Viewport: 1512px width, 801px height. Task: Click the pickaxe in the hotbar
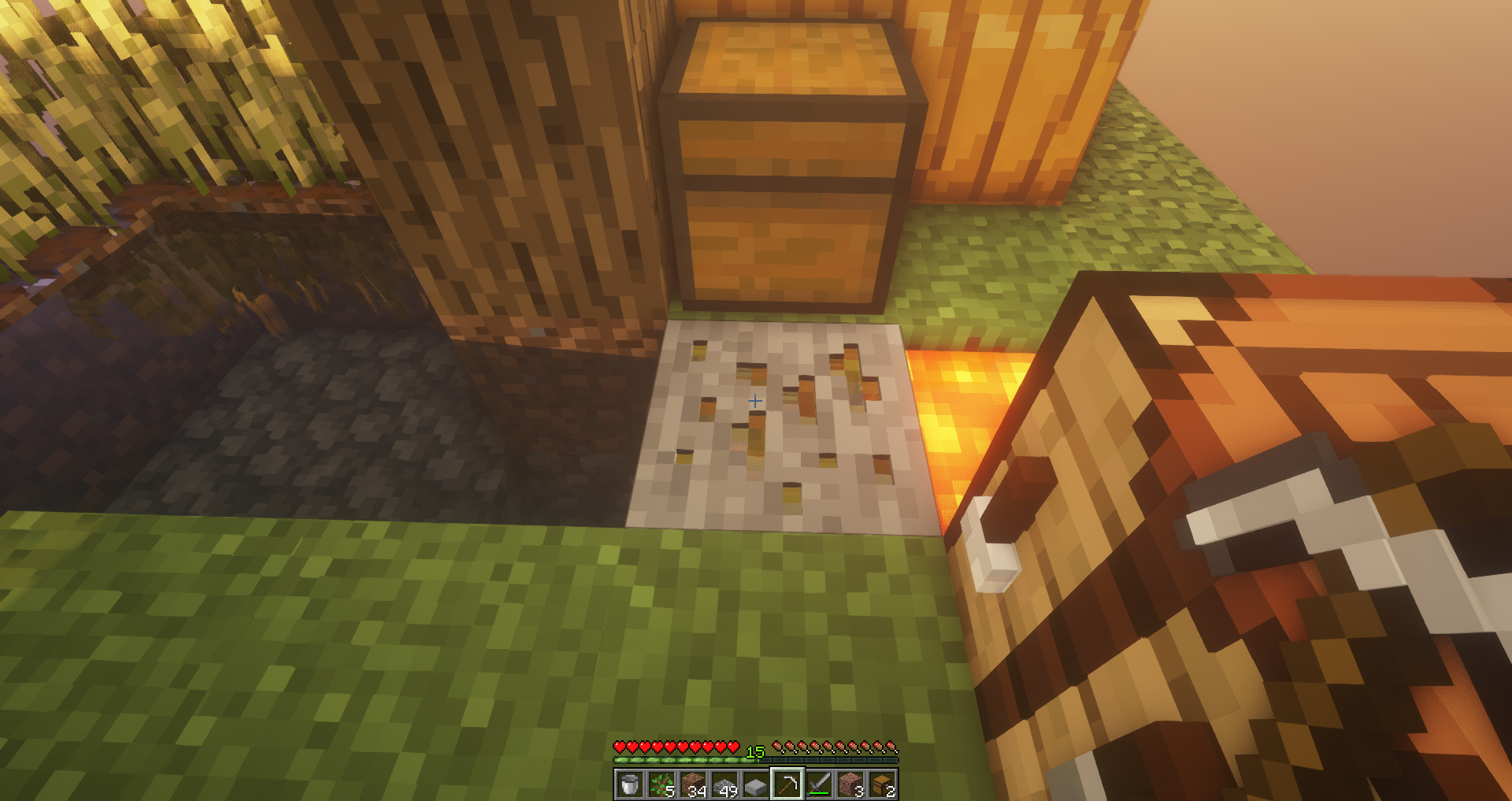(787, 784)
